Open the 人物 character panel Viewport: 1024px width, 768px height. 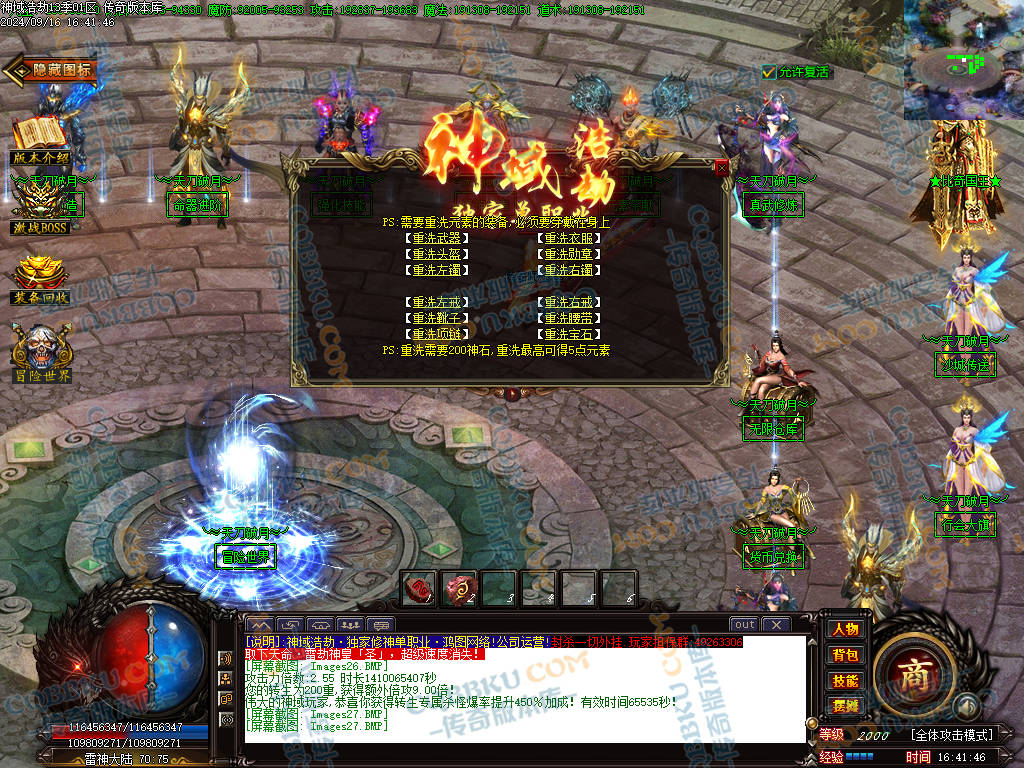tap(845, 629)
